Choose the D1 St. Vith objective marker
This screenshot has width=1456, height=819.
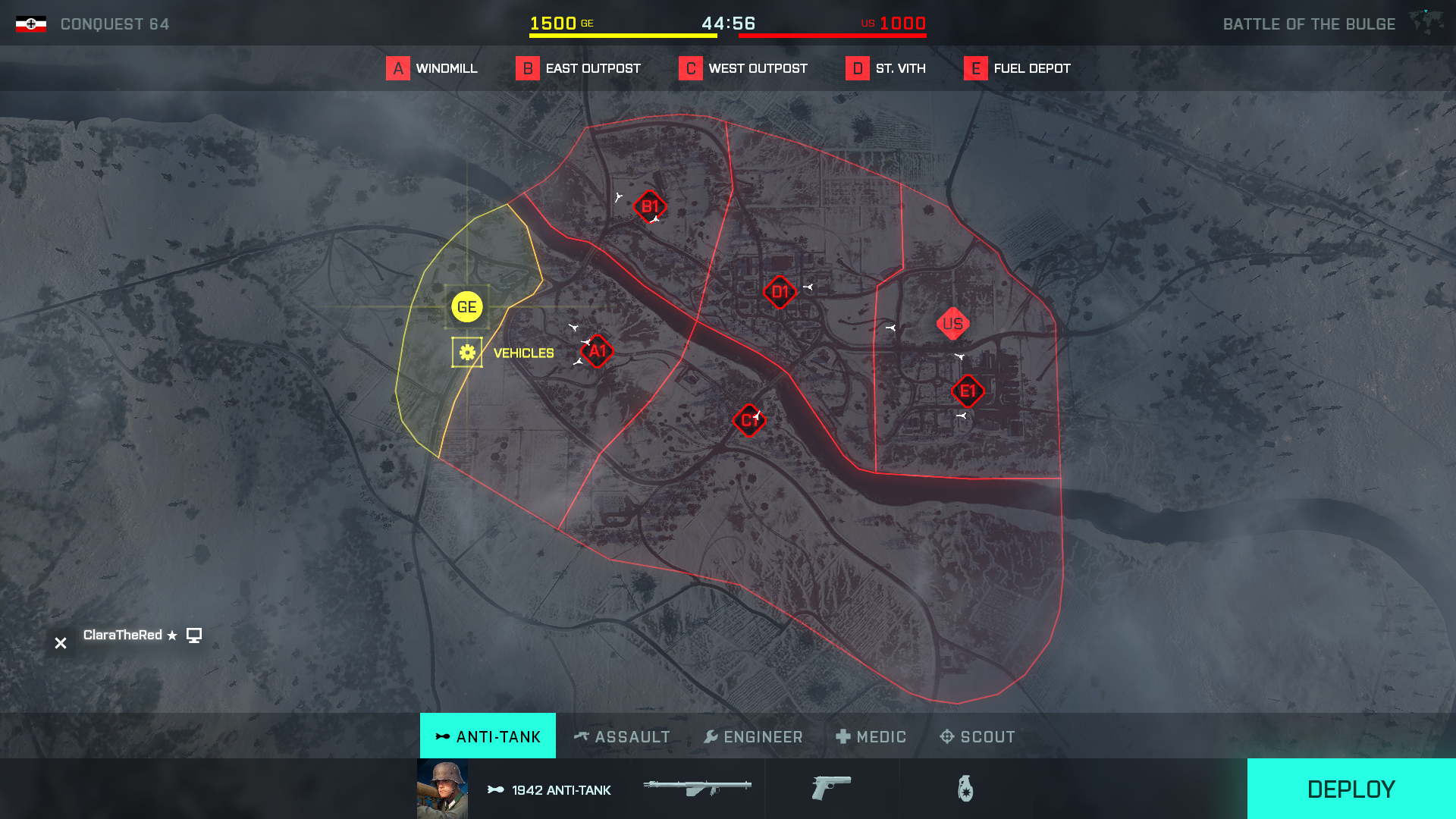click(x=780, y=292)
